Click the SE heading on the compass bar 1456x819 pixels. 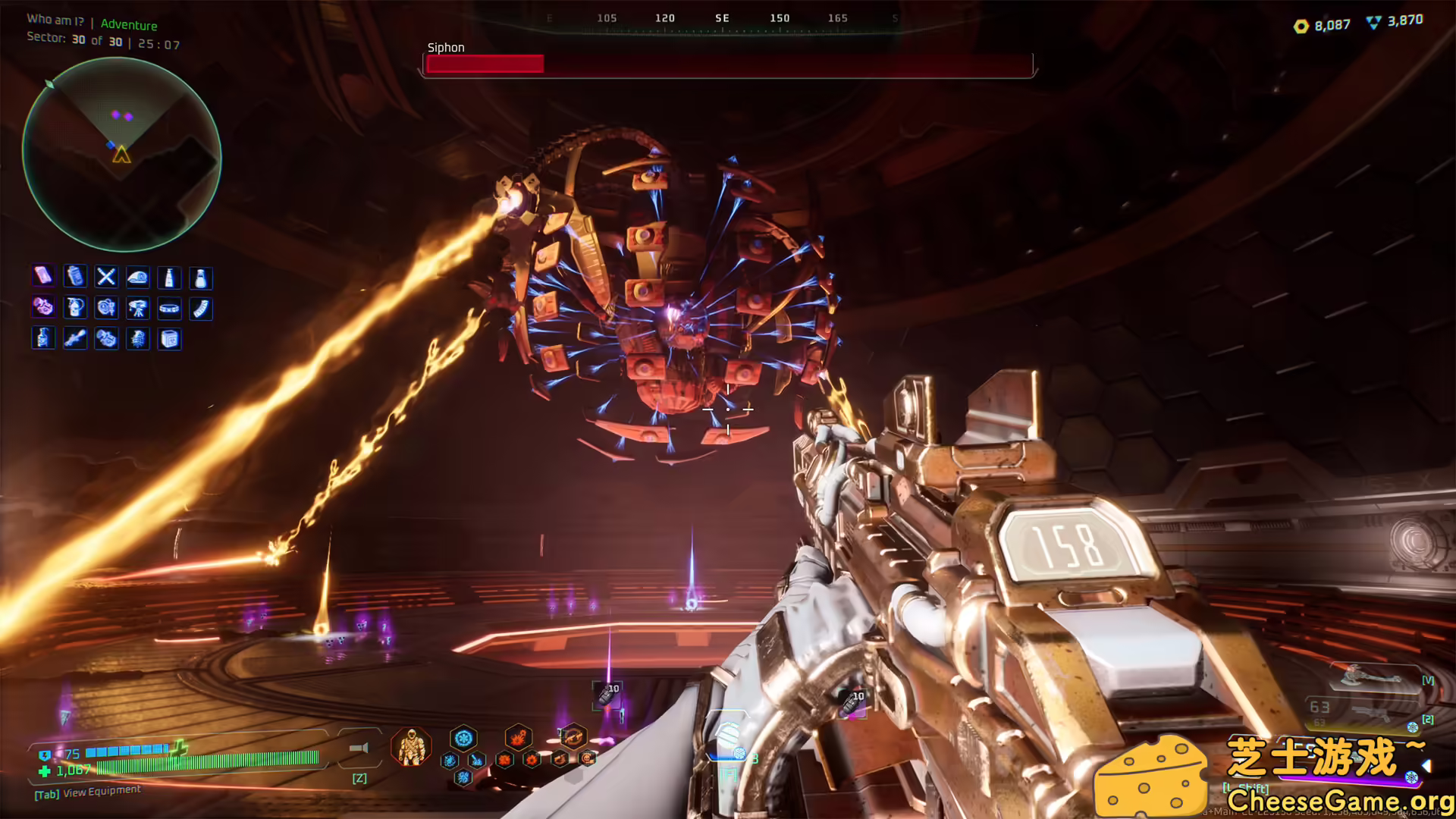click(x=722, y=17)
